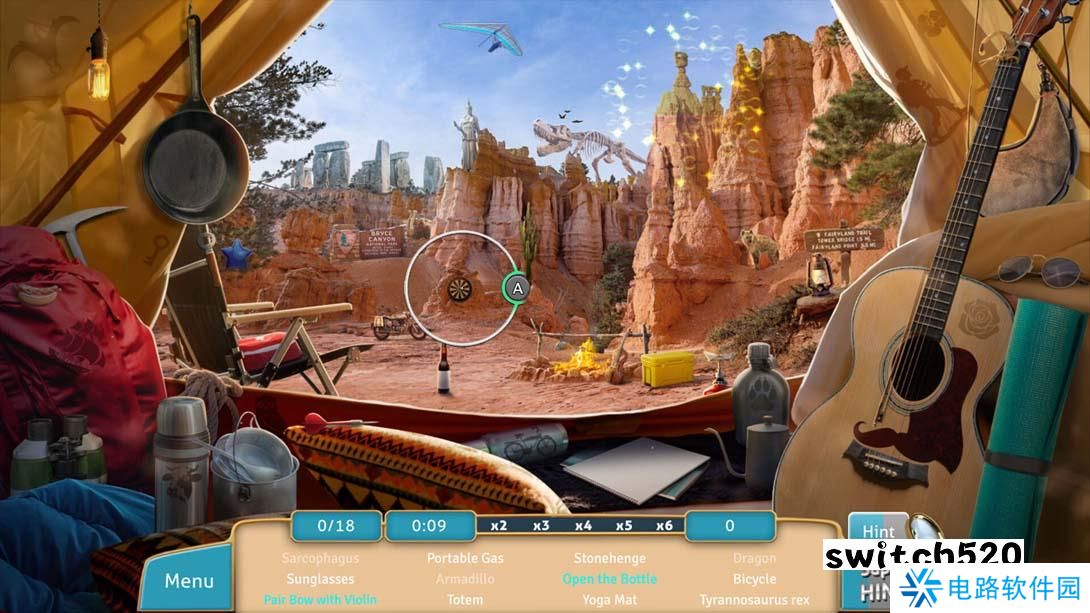This screenshot has width=1090, height=613.
Task: Click the Open the Bottle task entry
Action: pyautogui.click(x=609, y=579)
